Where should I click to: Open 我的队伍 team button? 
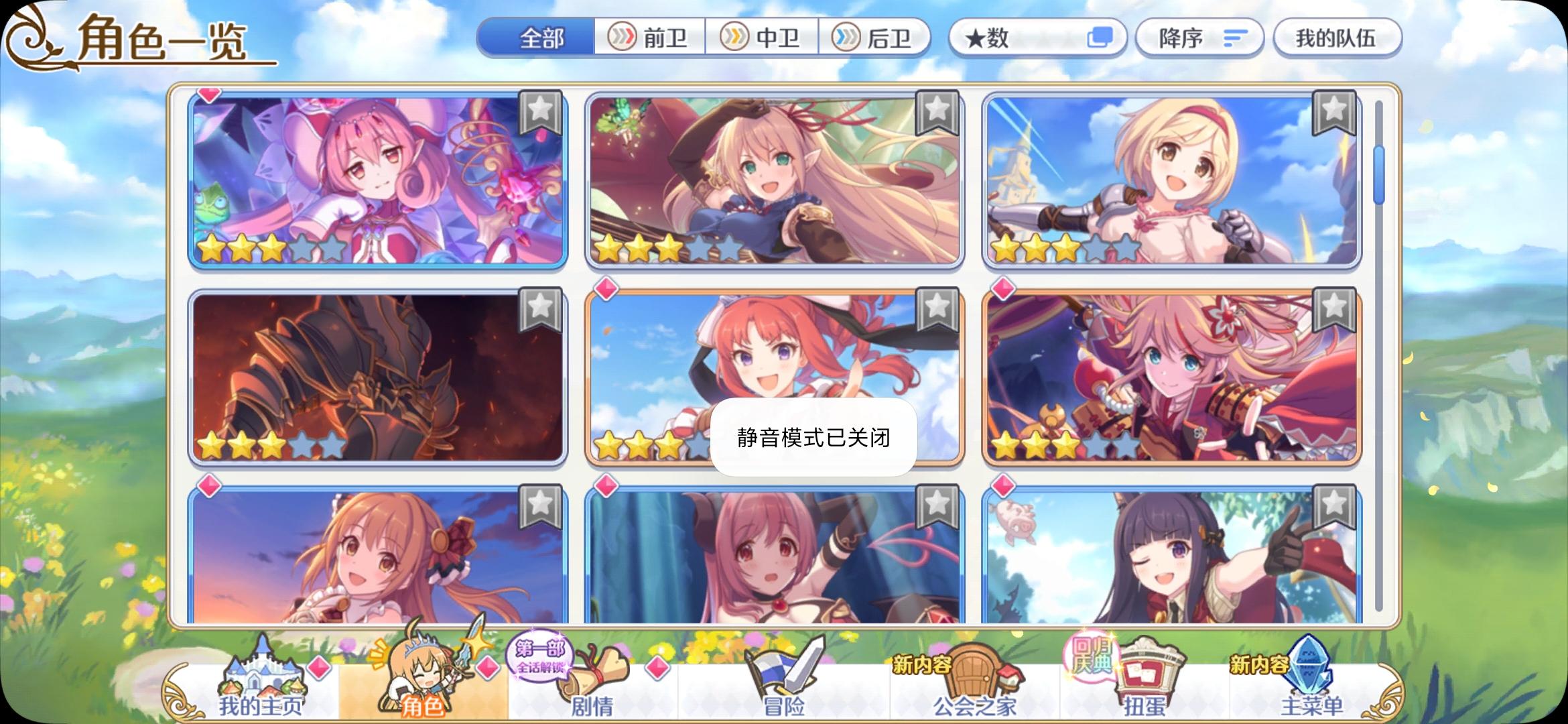pos(1336,38)
